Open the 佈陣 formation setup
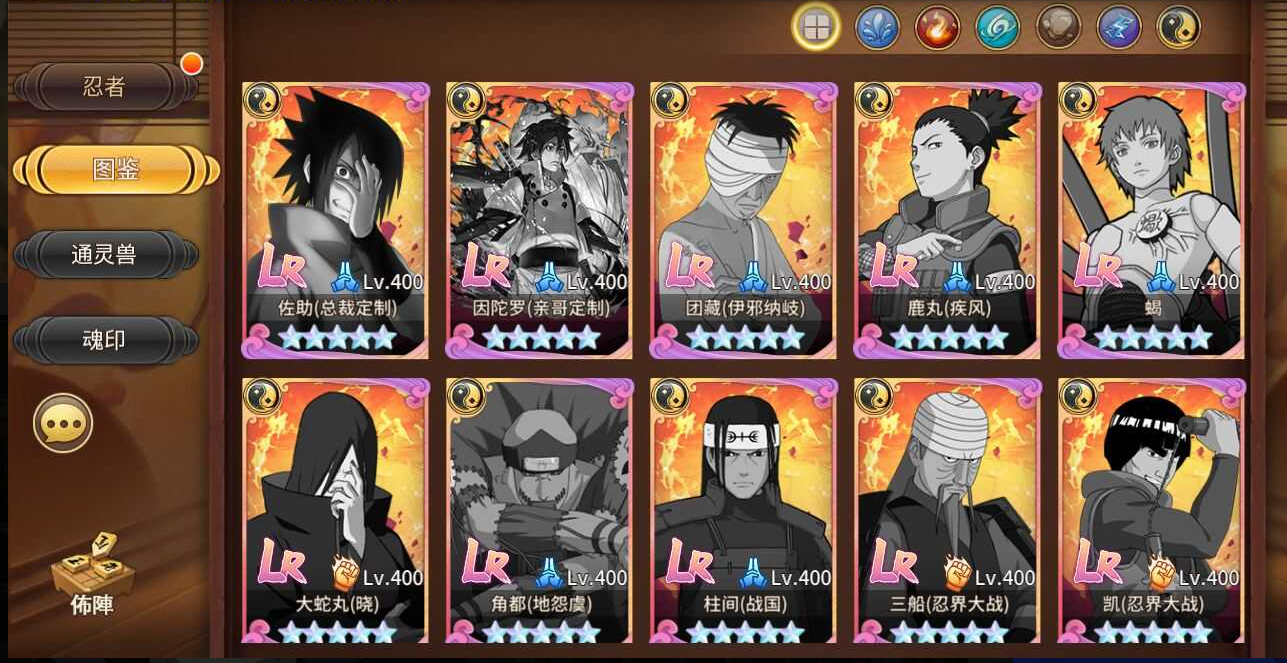 click(92, 574)
